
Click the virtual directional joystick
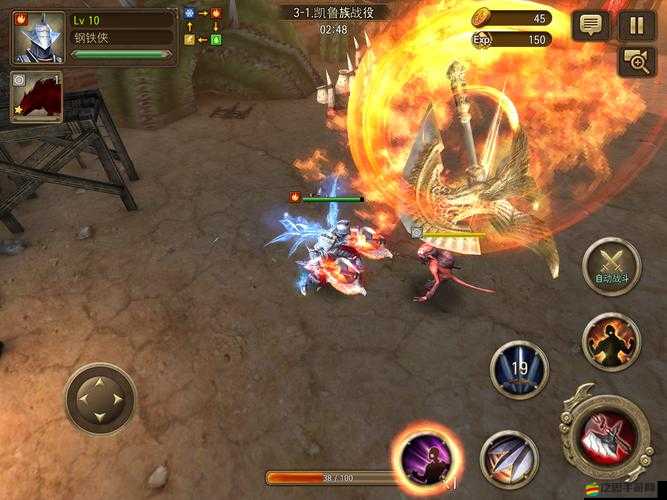(x=100, y=399)
